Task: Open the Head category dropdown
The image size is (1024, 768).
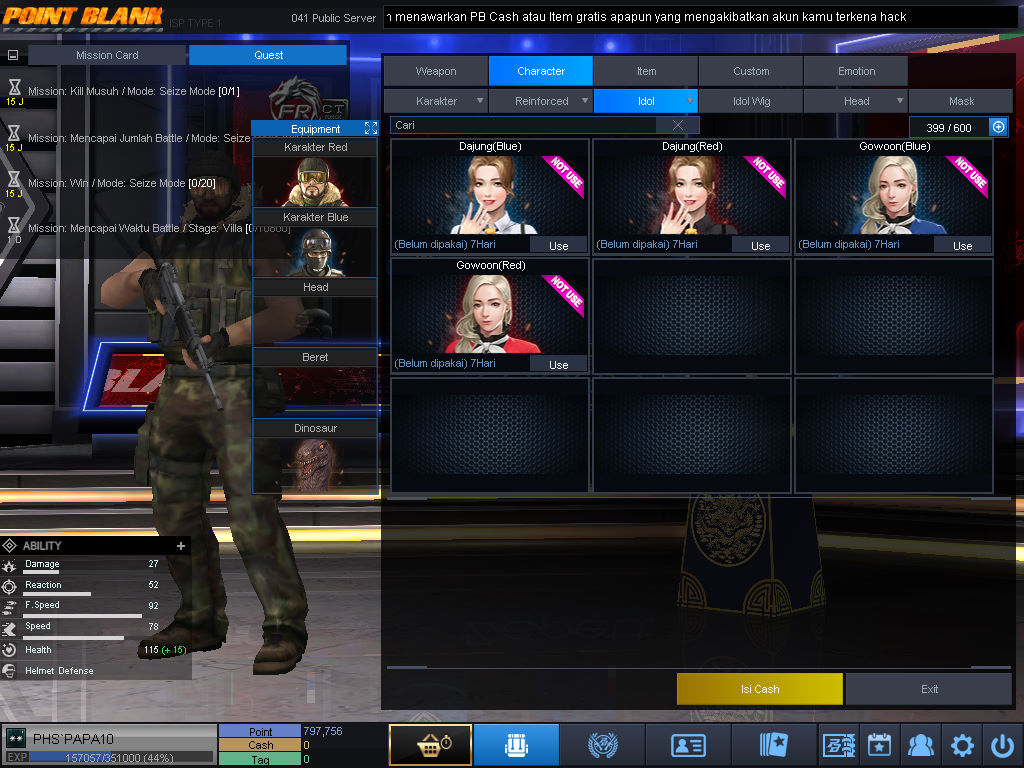Action: click(x=856, y=101)
